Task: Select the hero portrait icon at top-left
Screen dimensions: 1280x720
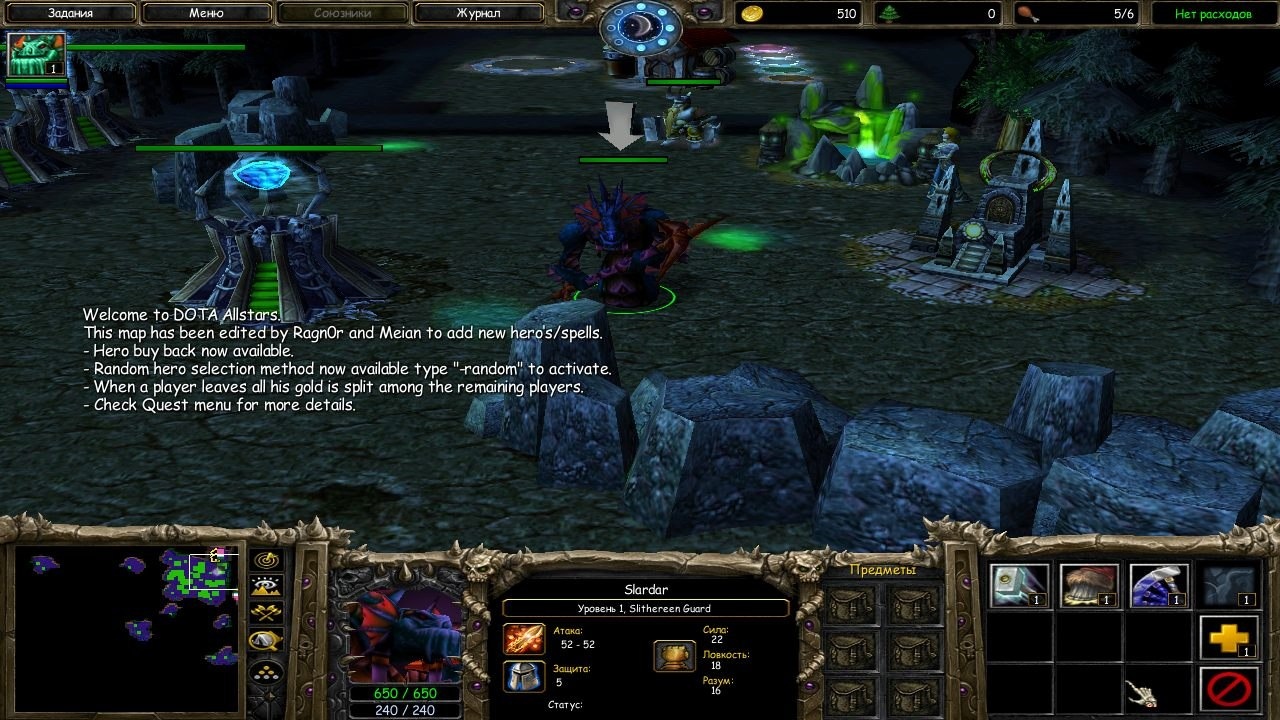Action: pos(37,55)
